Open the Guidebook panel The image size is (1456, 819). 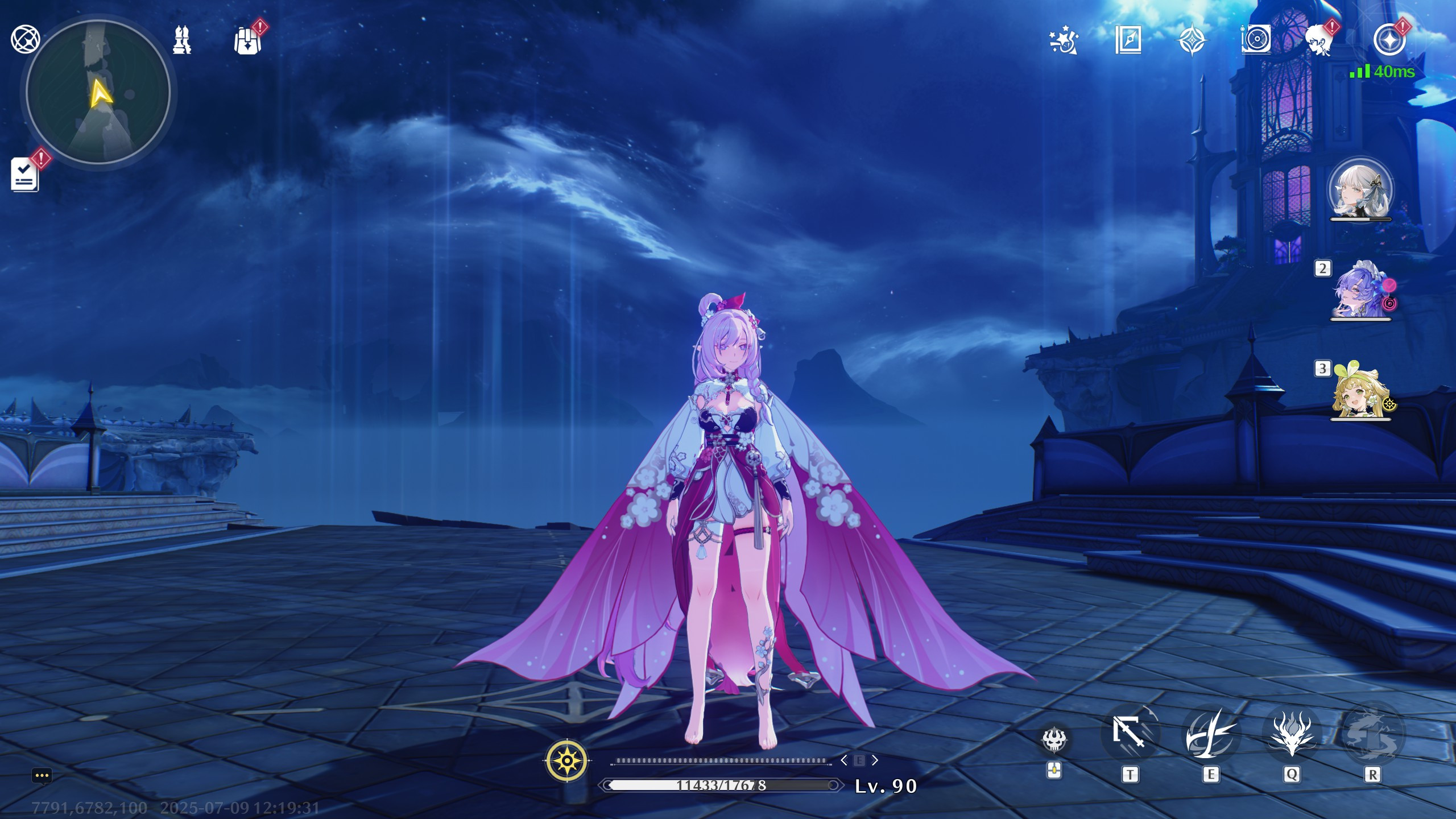[1130, 40]
